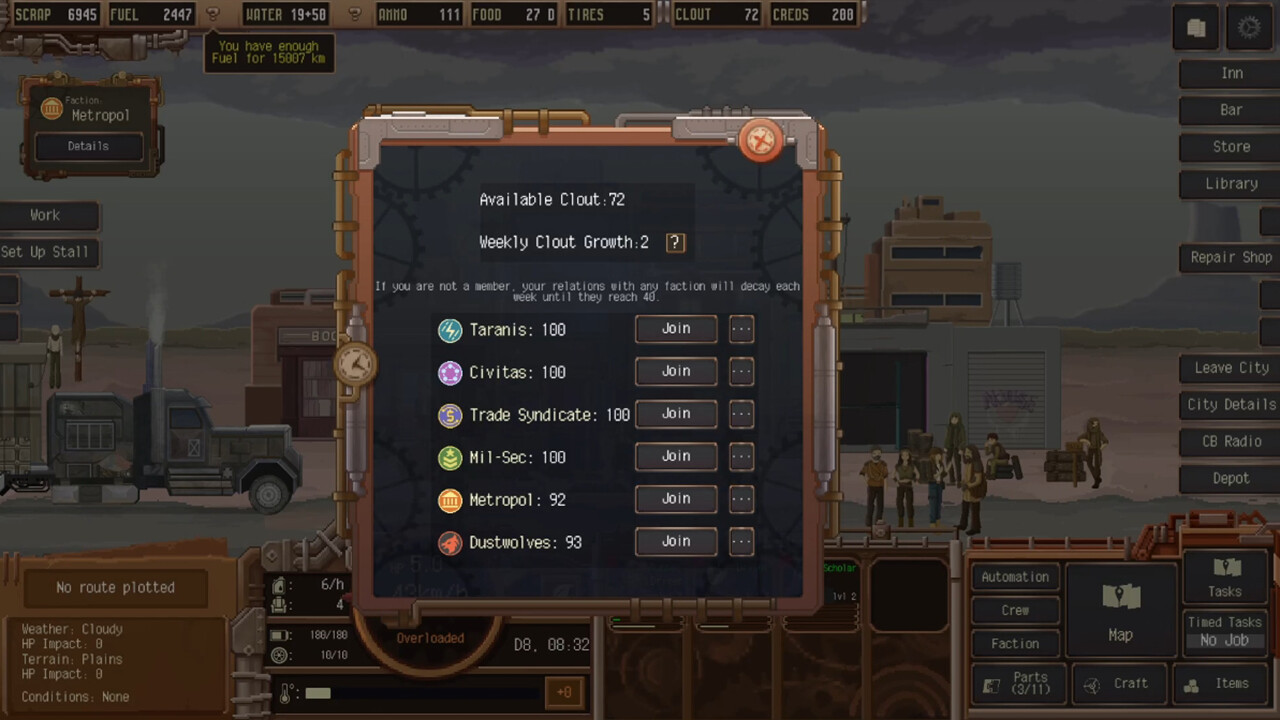Show more details for Taranis

741,329
